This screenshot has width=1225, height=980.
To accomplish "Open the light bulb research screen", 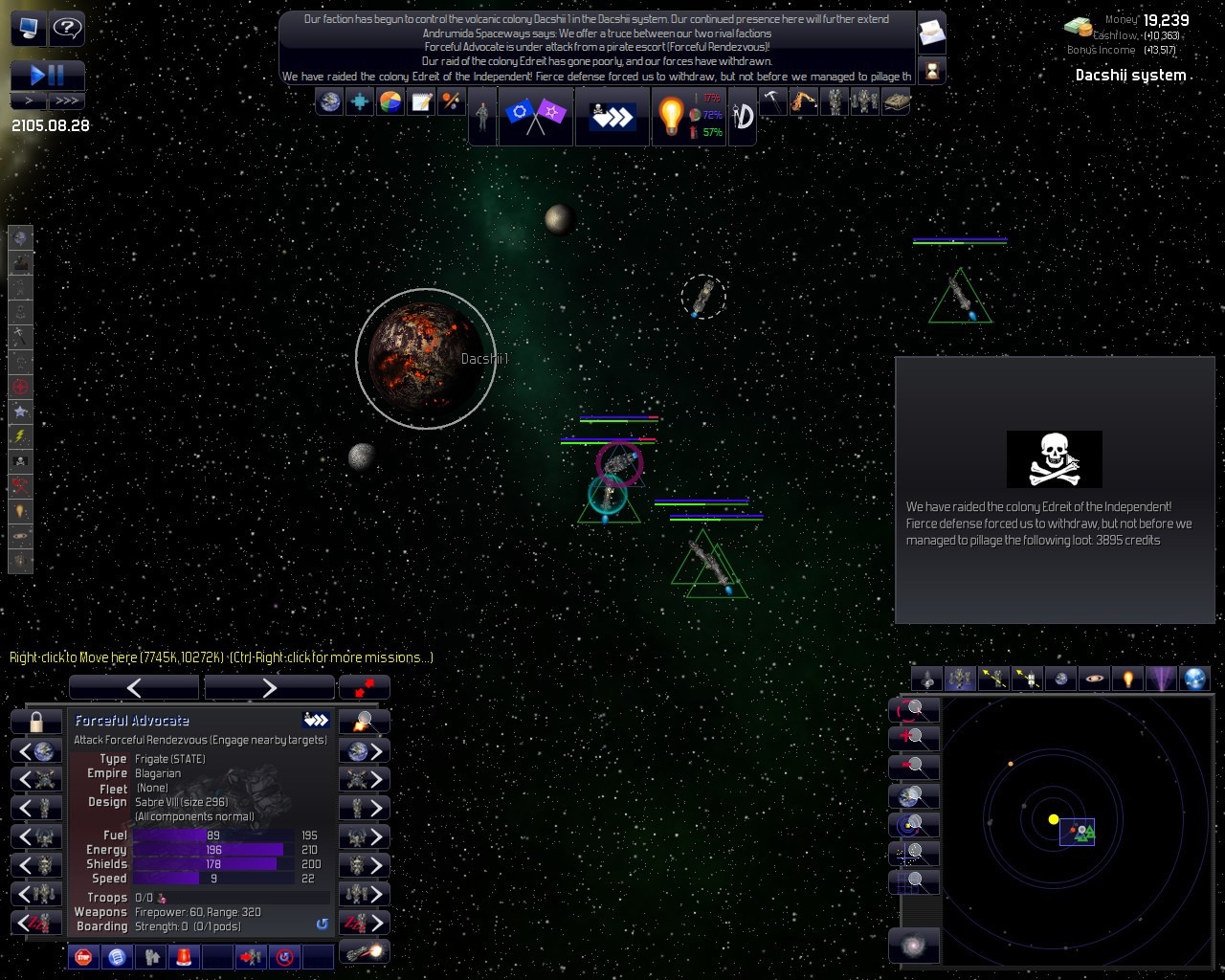I will click(671, 116).
